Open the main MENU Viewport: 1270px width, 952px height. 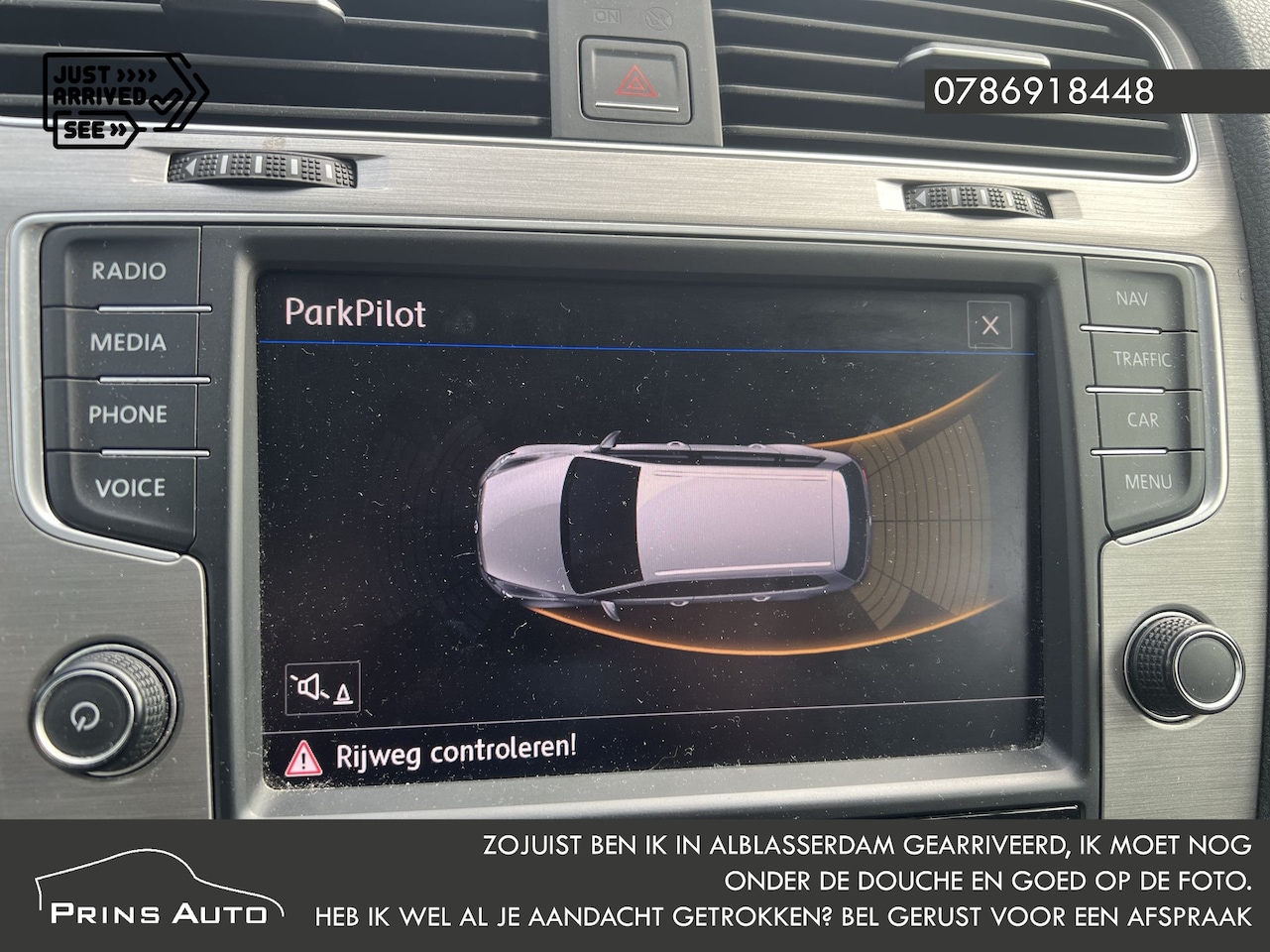pos(1147,482)
